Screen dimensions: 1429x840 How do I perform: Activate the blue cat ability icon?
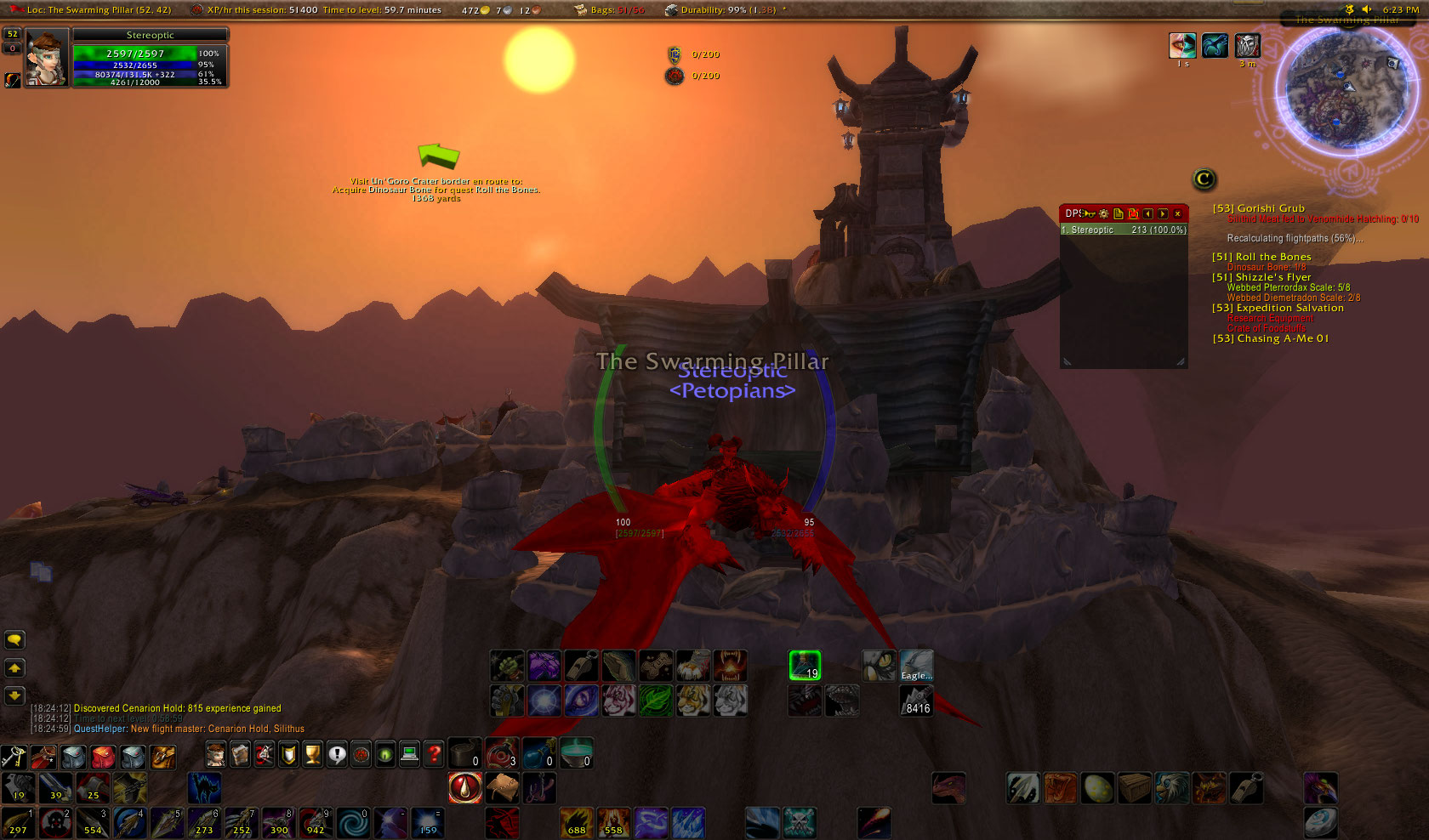pyautogui.click(x=204, y=788)
